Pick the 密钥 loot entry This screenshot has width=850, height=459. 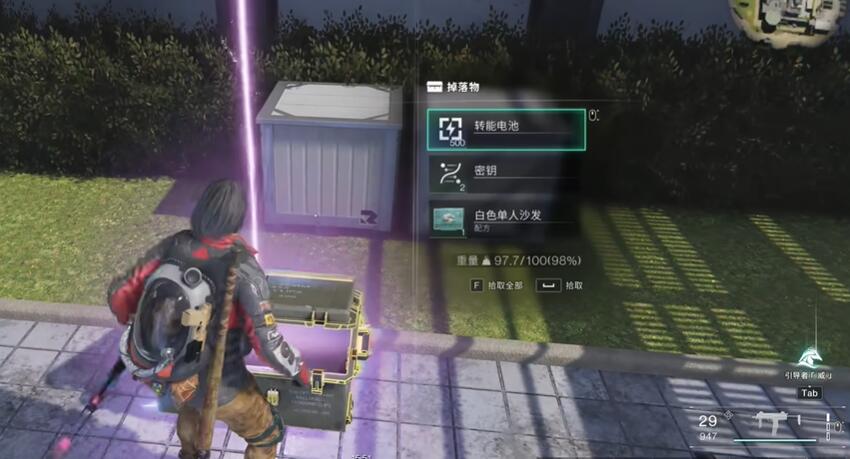coord(506,174)
